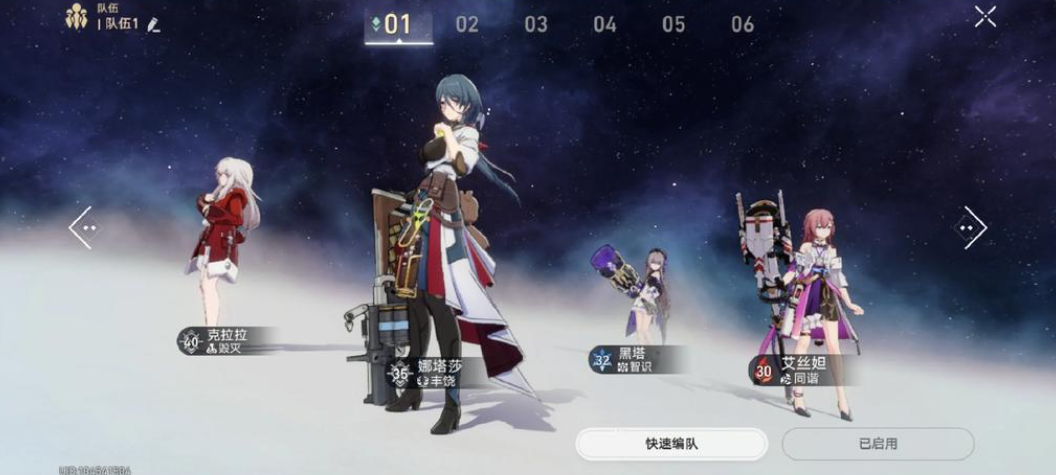Select 克拉拉 character label

[224, 341]
